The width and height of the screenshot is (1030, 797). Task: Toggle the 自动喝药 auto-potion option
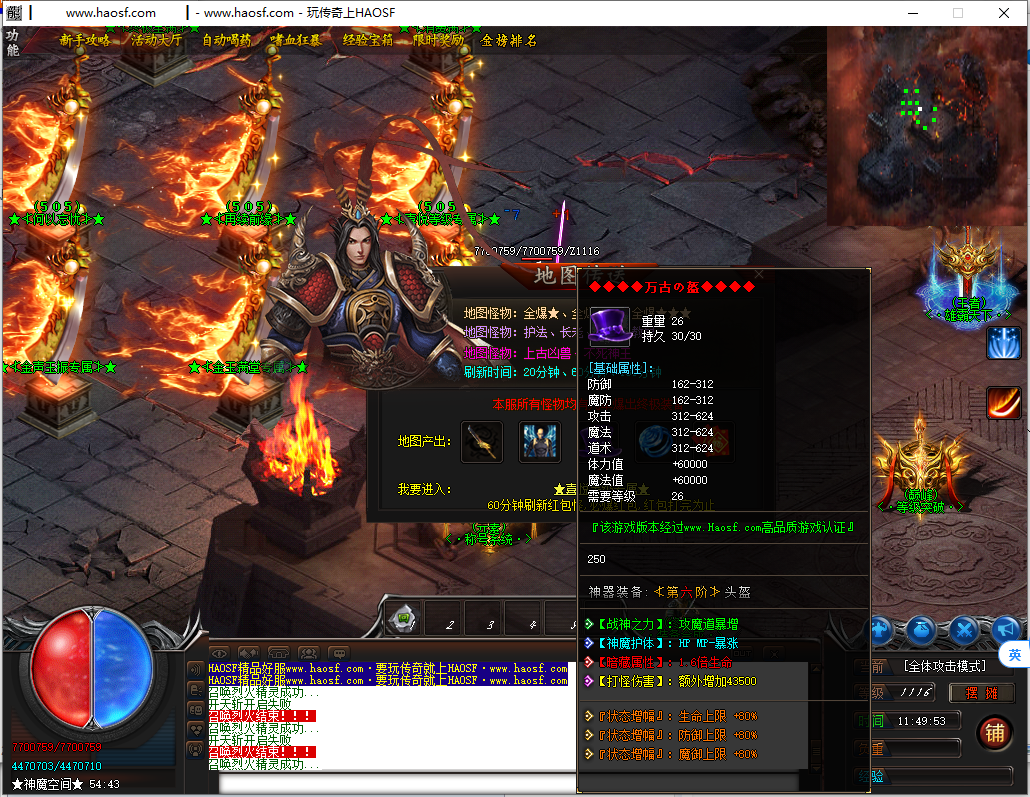(227, 40)
